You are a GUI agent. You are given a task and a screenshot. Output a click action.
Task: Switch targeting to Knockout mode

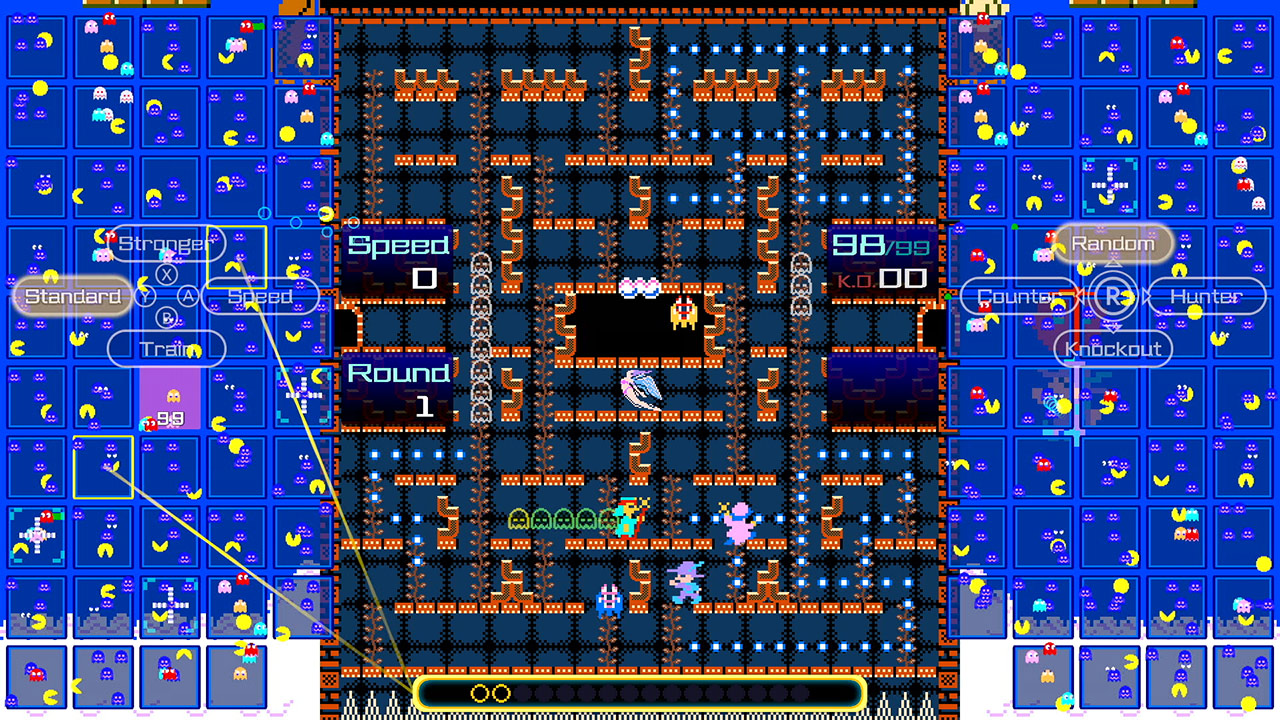[1112, 349]
